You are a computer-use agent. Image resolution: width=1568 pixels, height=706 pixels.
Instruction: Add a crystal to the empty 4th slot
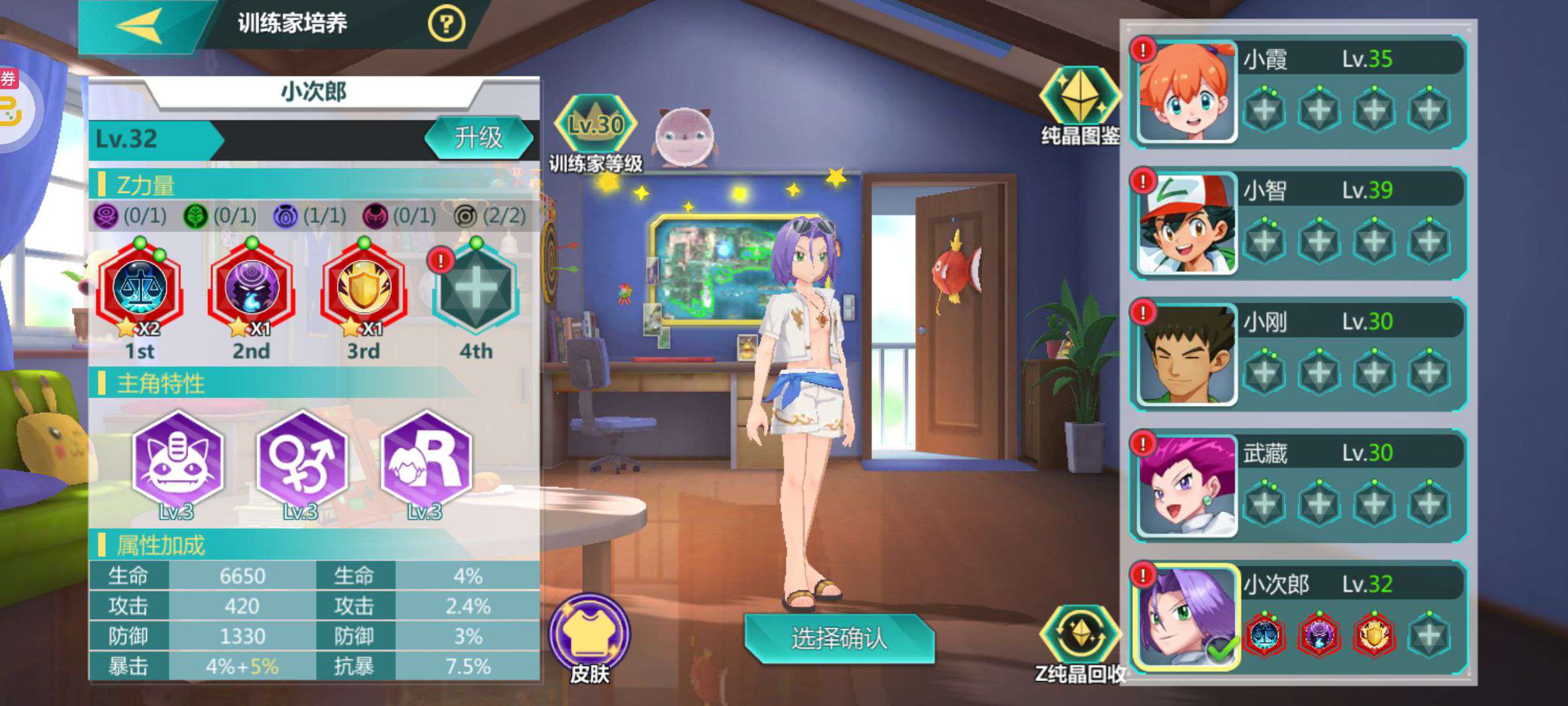click(x=476, y=290)
